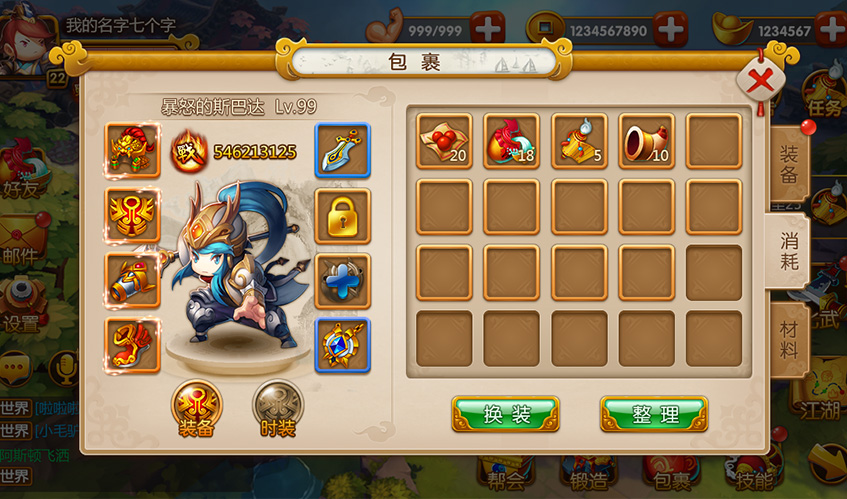Open the 材料 materials tab

pos(788,338)
